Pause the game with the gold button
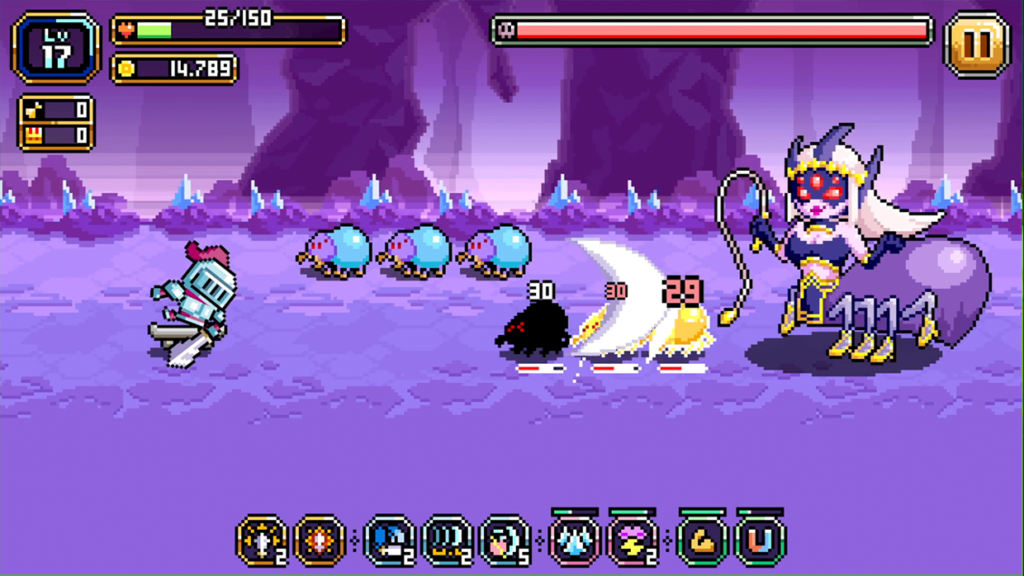 (976, 44)
